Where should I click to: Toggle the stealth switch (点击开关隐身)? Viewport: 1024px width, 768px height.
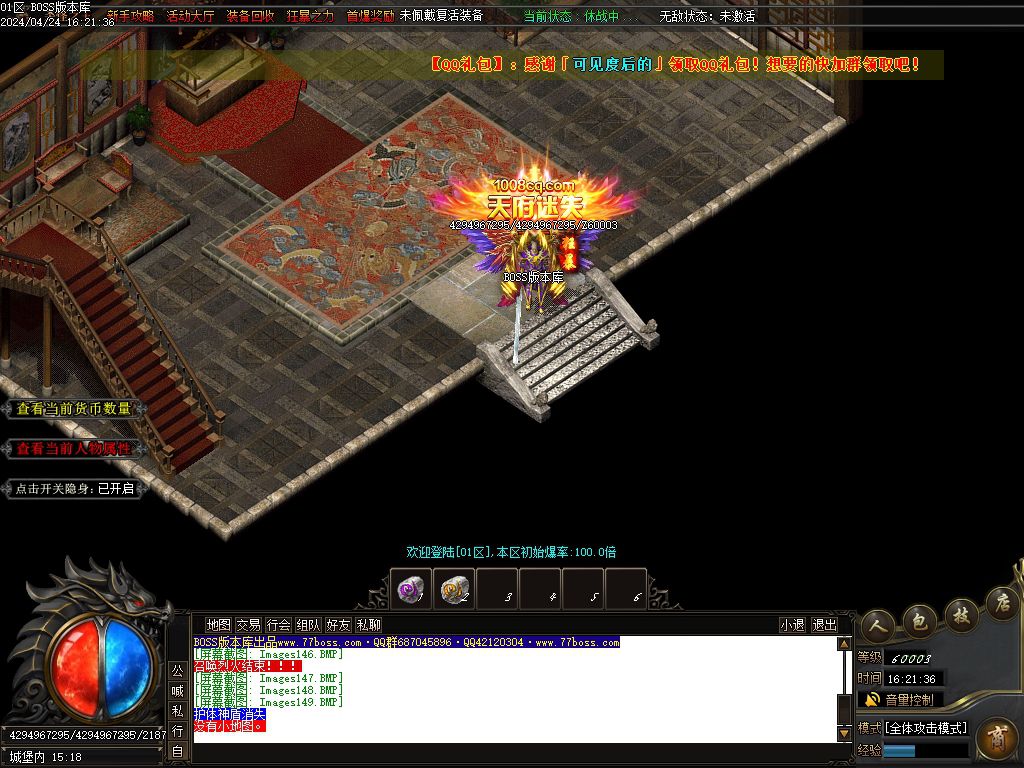pos(74,489)
